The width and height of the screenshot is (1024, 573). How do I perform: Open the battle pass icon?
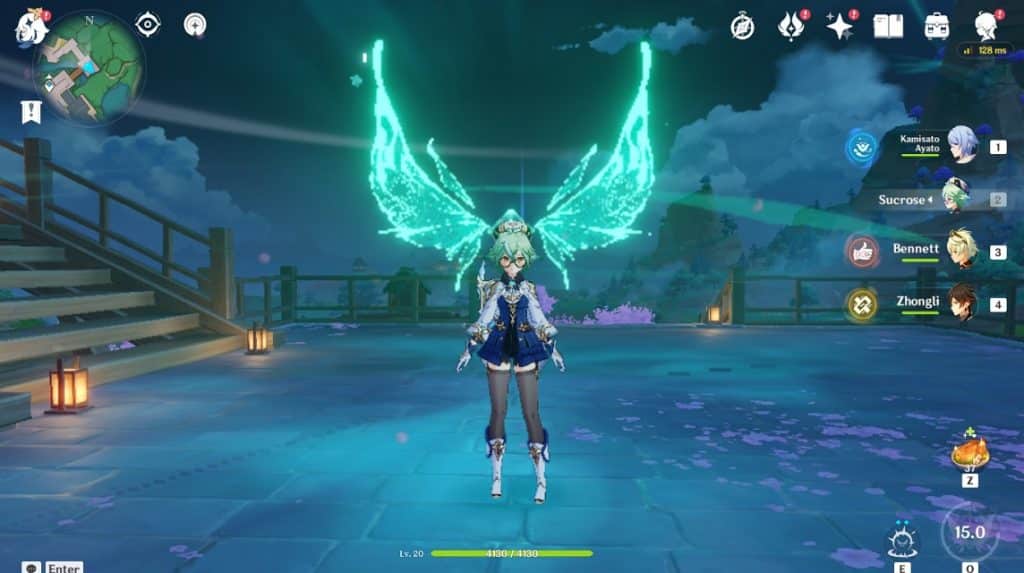click(791, 26)
